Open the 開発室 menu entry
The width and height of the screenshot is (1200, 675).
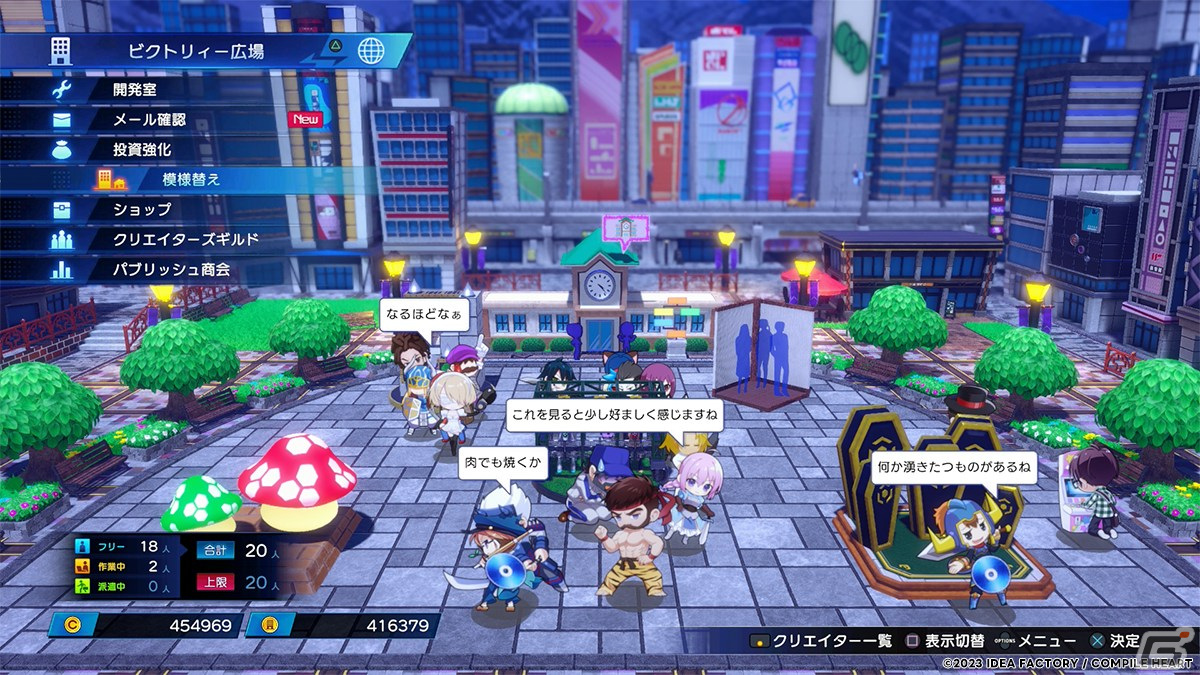142,89
